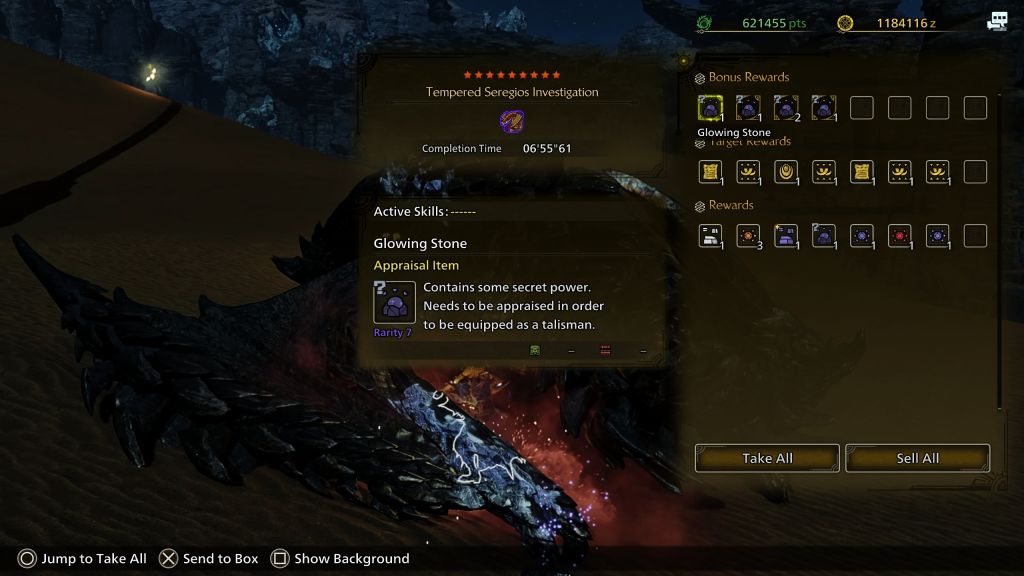
Task: Take all quest rewards
Action: click(767, 458)
